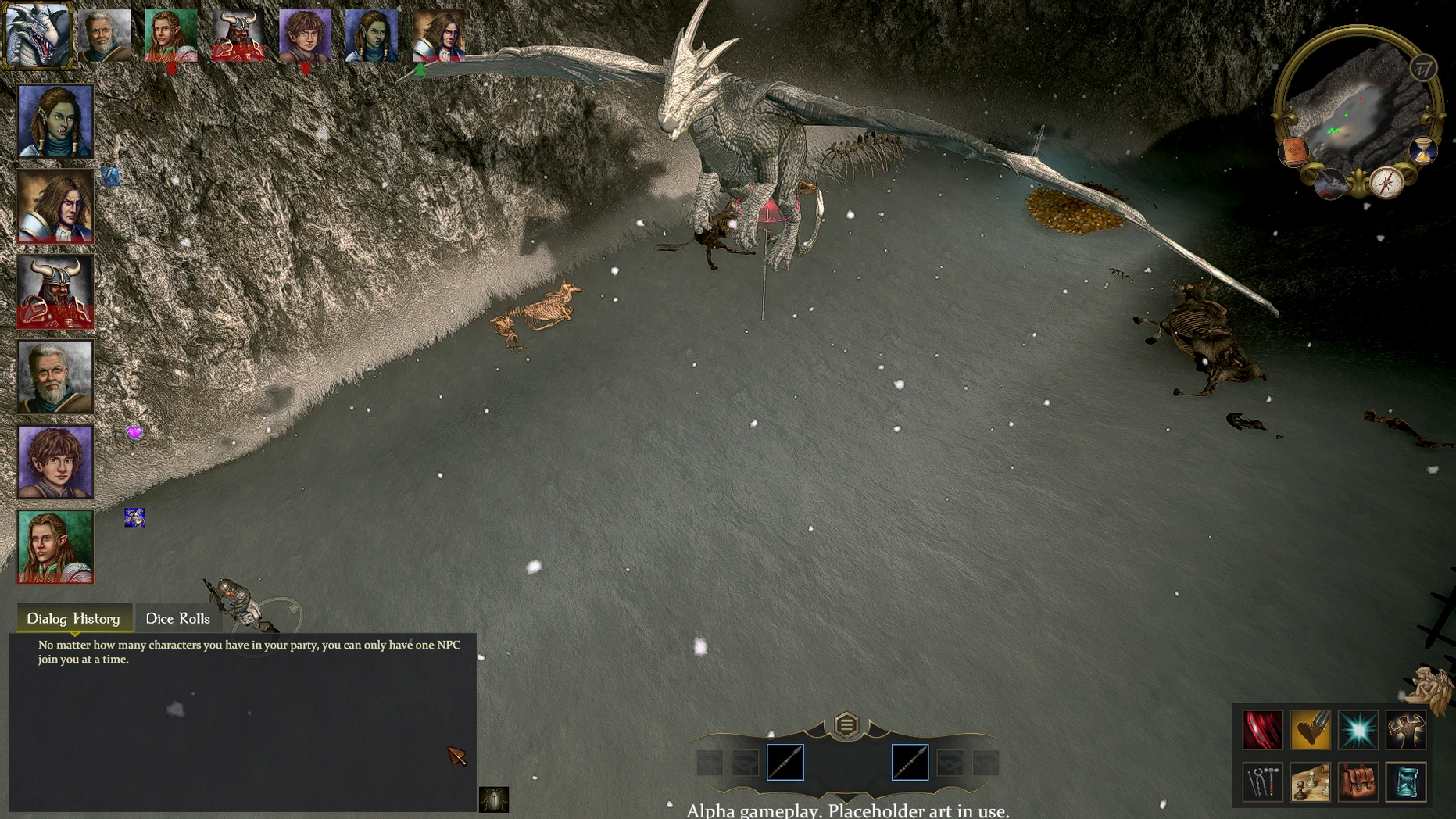Choose the large white-bearded old man portrait
The width and height of the screenshot is (1456, 819).
click(55, 377)
